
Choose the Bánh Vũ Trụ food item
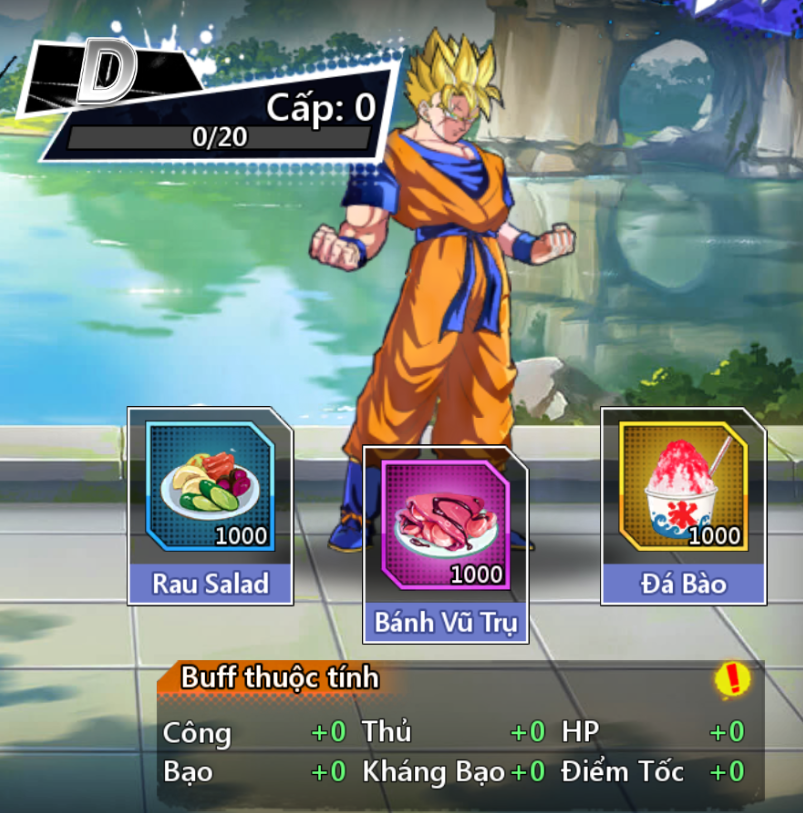coord(446,526)
